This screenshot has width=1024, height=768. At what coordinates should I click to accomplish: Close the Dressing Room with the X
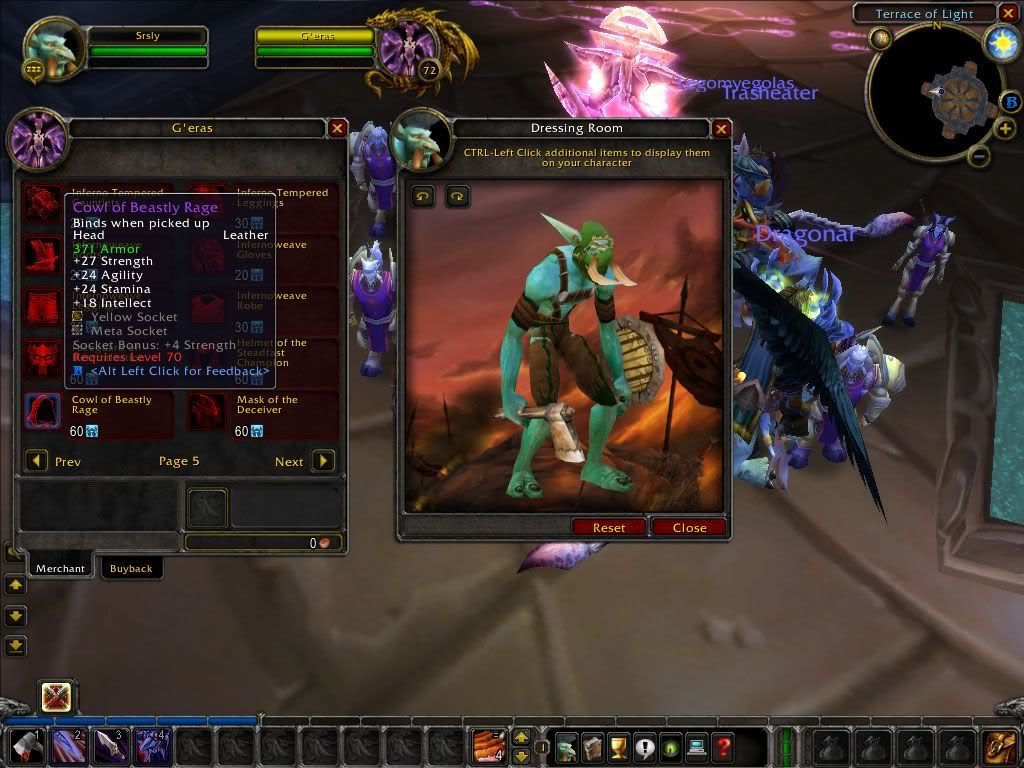(721, 129)
